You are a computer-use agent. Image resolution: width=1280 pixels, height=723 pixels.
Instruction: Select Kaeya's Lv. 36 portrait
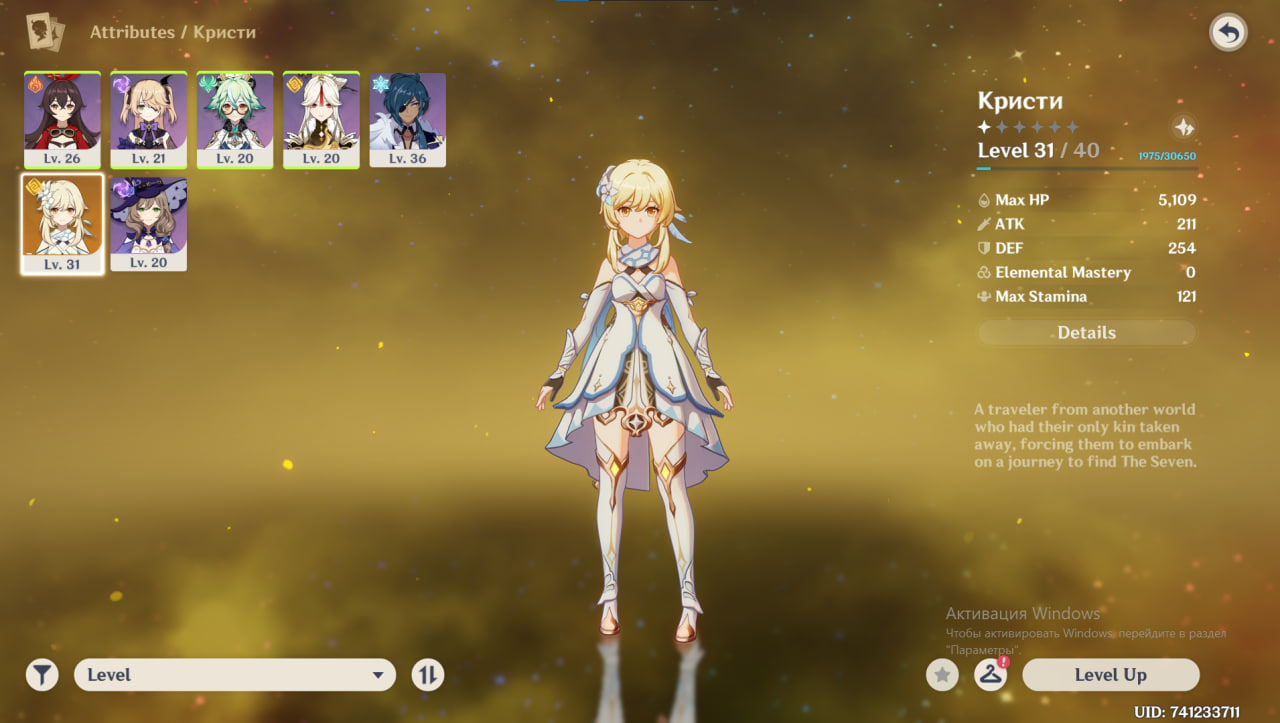tap(407, 119)
